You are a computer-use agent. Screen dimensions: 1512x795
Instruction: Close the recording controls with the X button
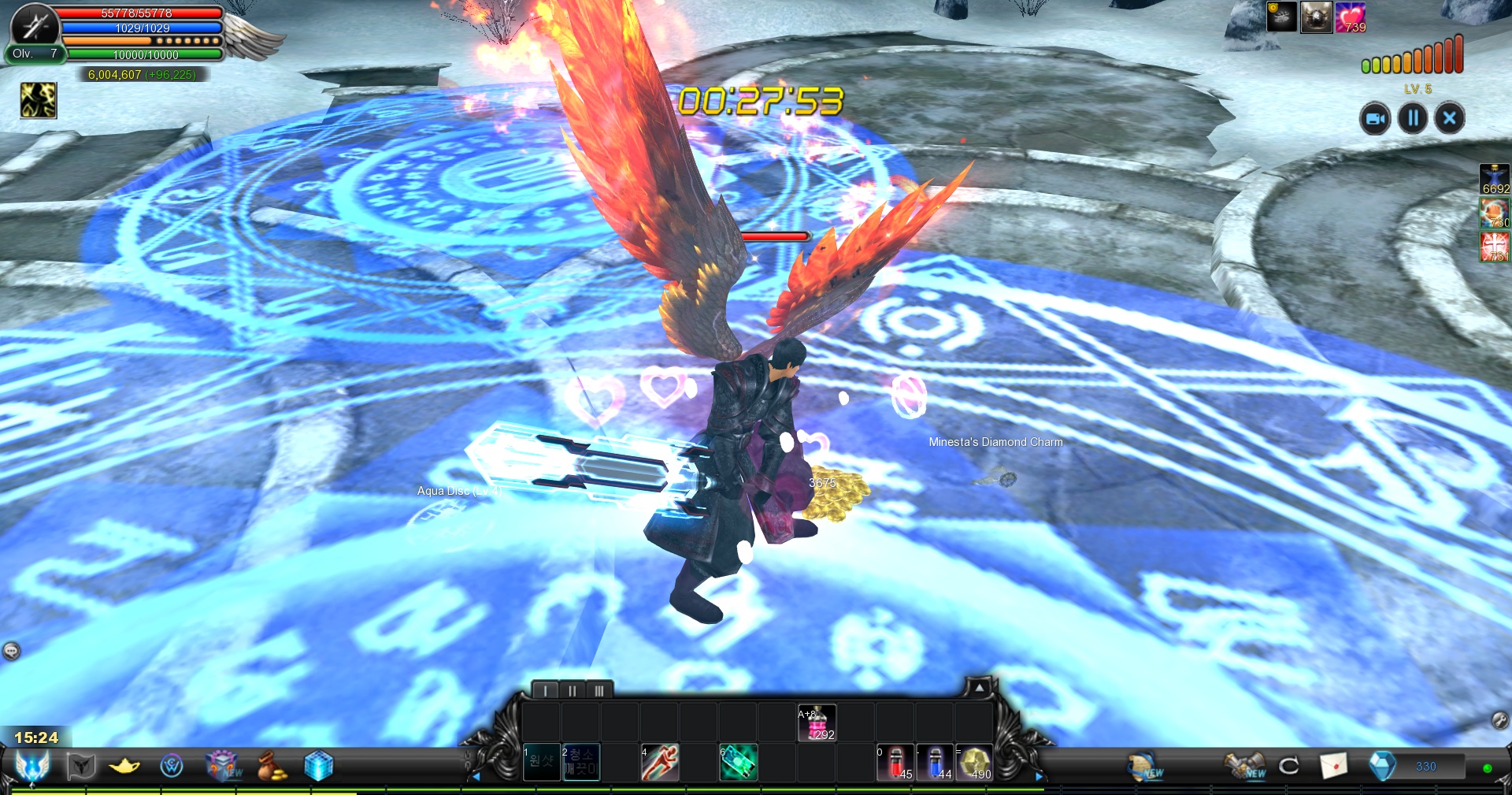point(1449,119)
